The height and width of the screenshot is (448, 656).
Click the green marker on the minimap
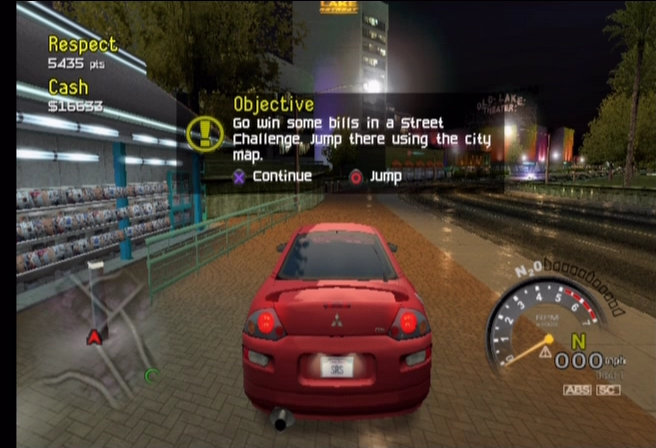point(152,376)
